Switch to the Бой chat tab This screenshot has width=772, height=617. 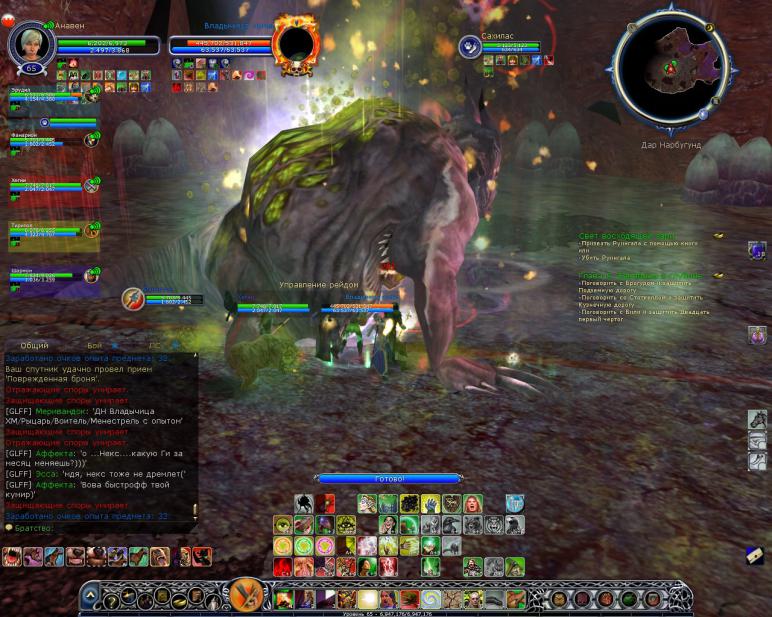coord(94,346)
